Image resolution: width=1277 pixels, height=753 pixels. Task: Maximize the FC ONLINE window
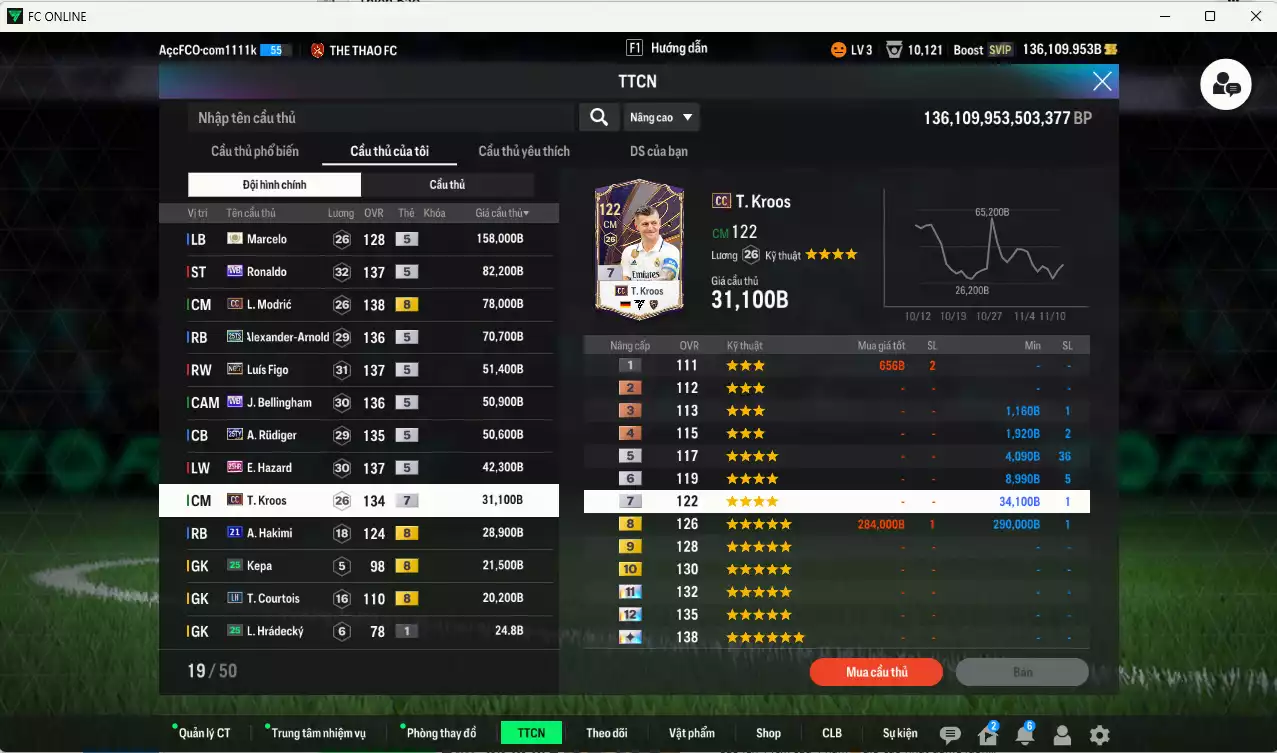(x=1210, y=16)
